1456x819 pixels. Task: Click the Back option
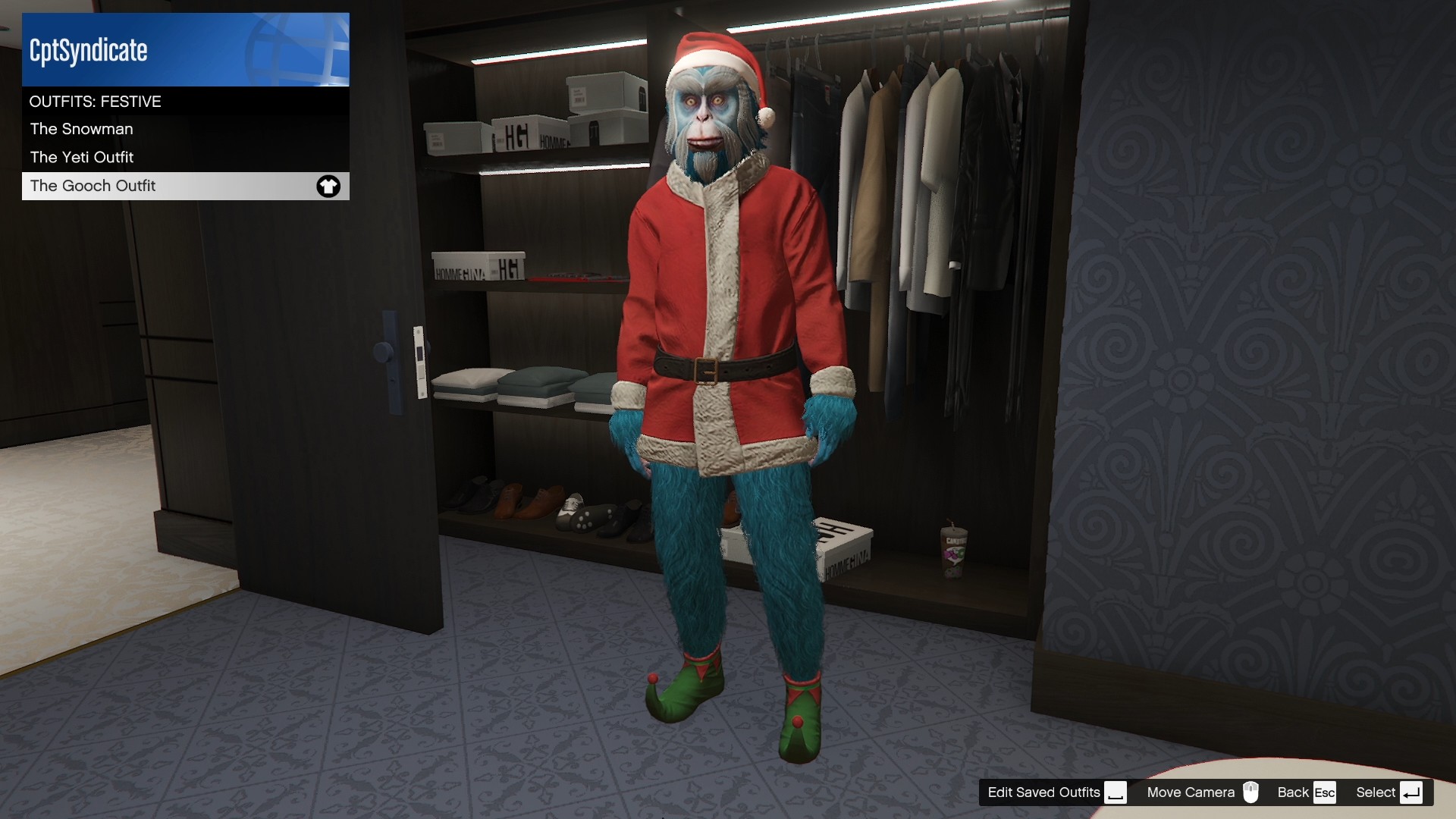click(1294, 792)
